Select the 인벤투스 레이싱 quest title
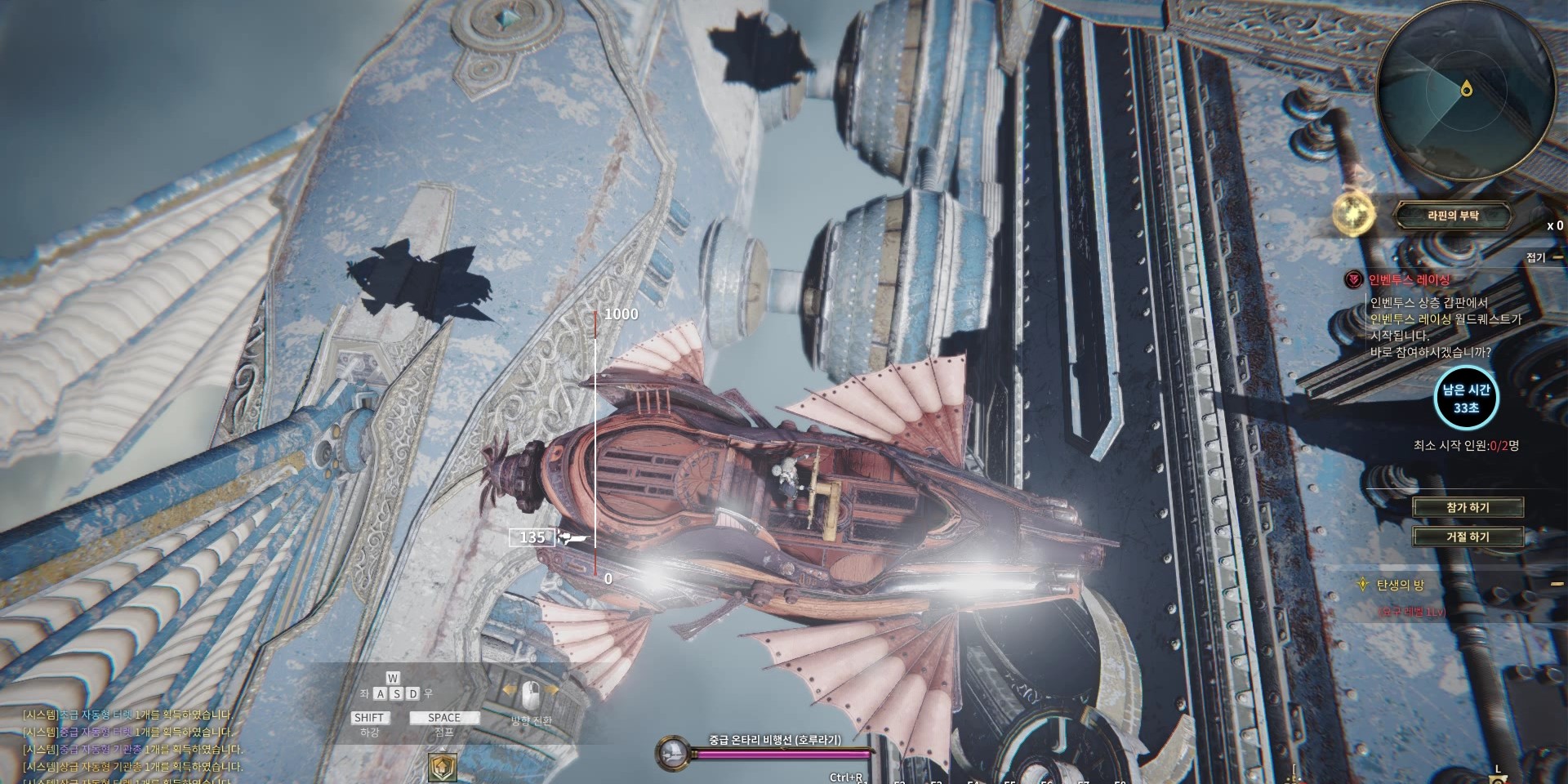 tap(1409, 280)
